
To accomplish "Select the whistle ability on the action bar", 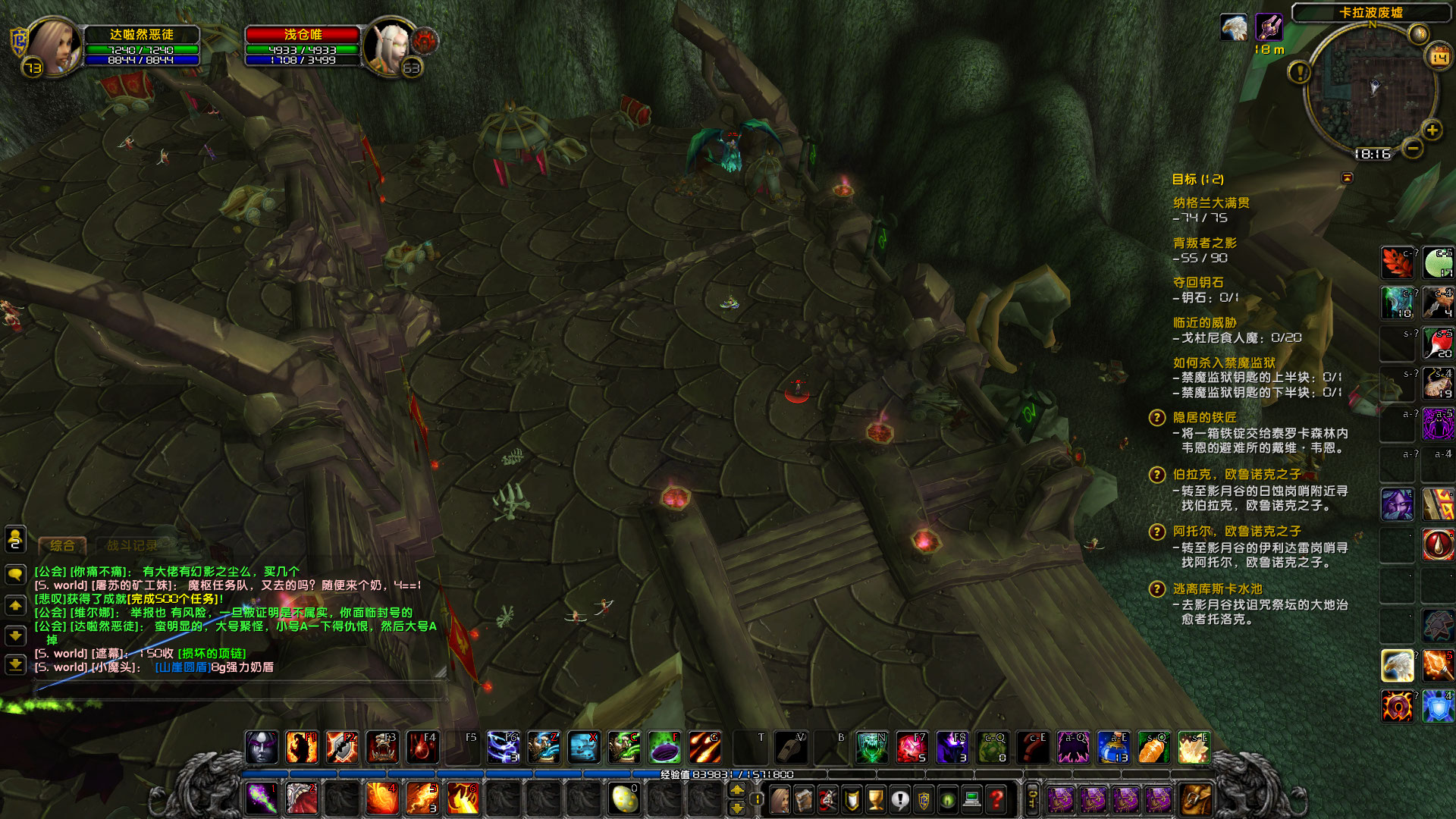I will click(x=792, y=747).
